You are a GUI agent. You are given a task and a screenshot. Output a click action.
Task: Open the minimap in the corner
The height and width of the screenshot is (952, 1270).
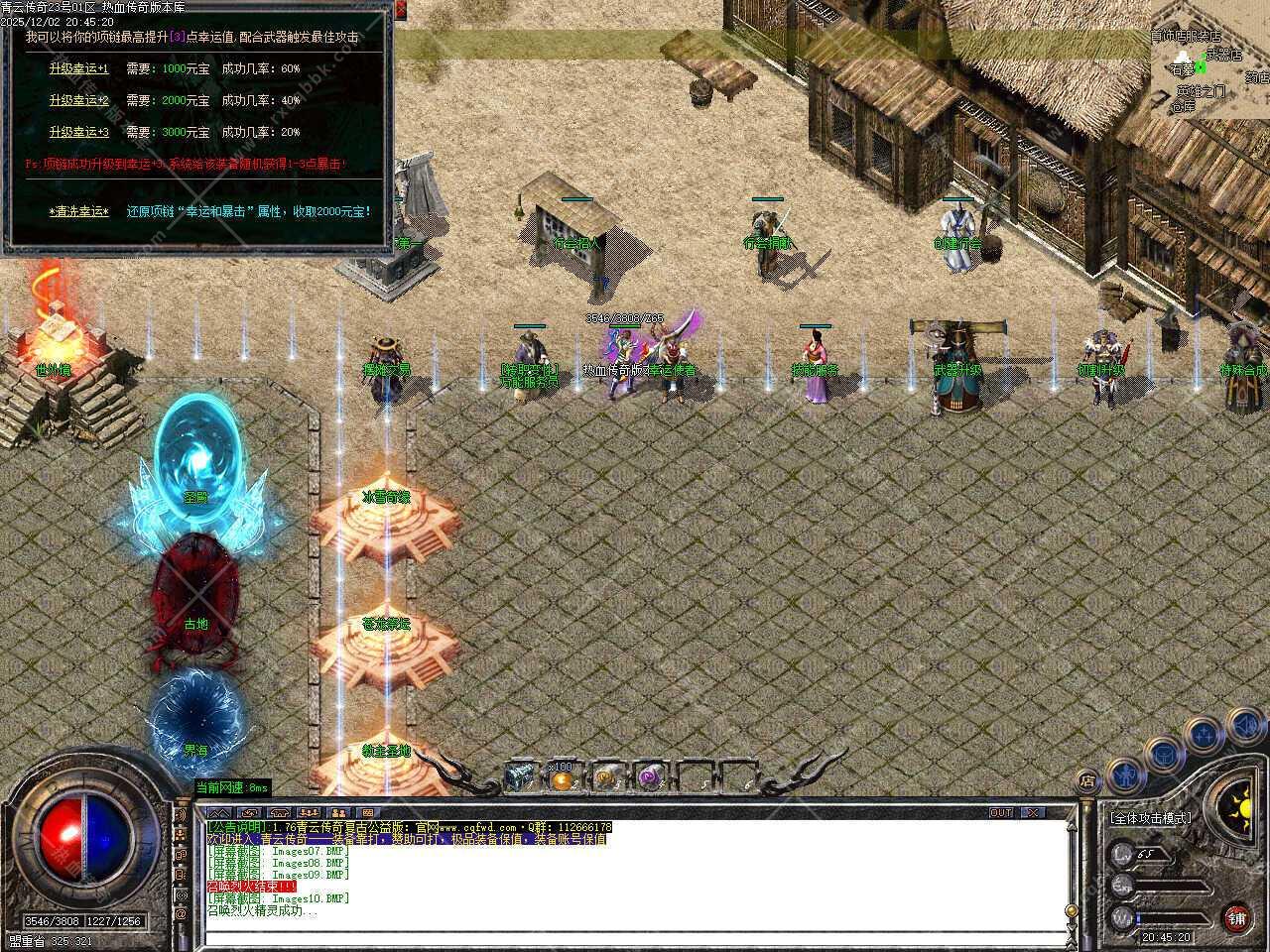point(1209,59)
